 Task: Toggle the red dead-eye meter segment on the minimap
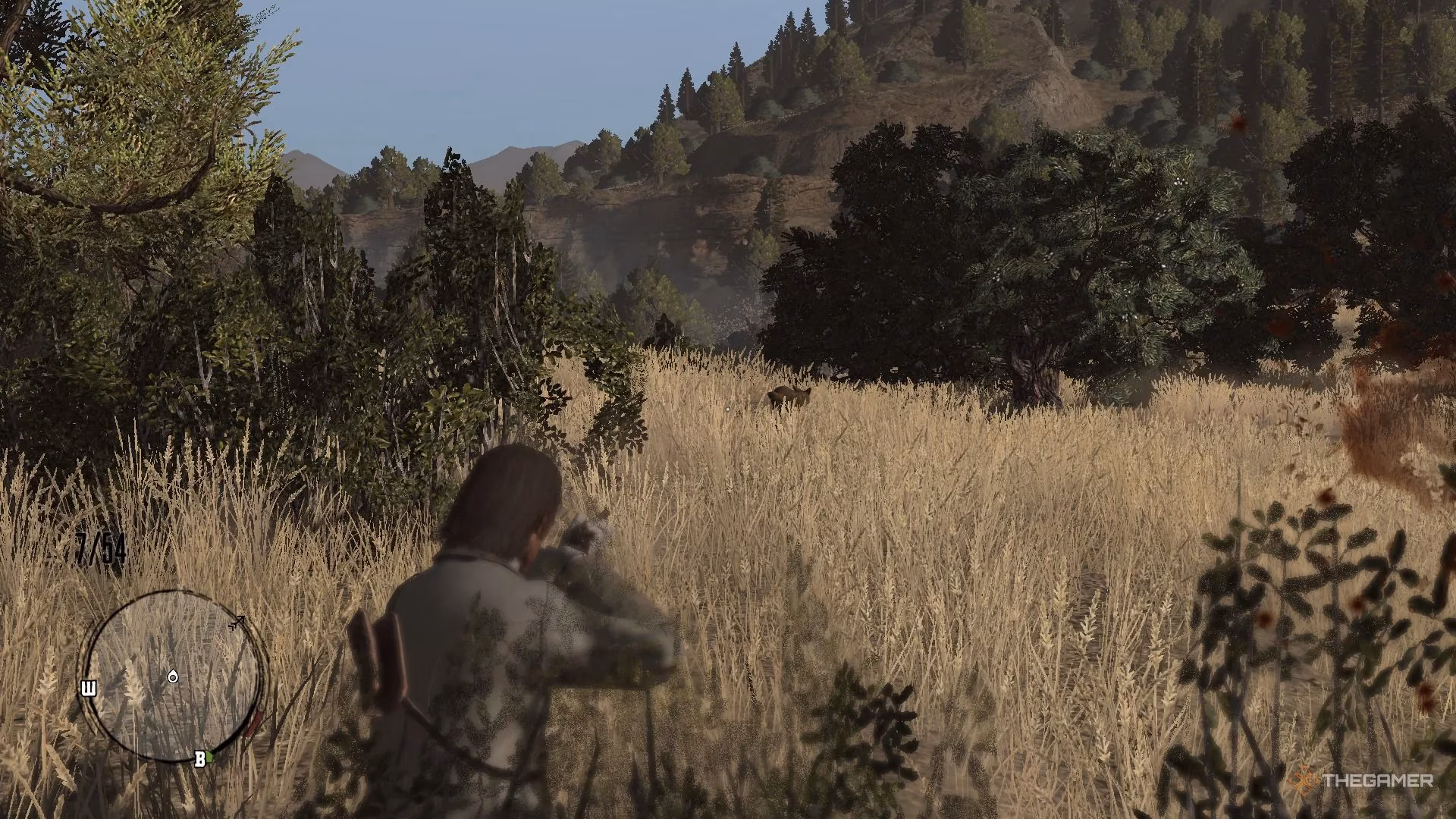(256, 722)
